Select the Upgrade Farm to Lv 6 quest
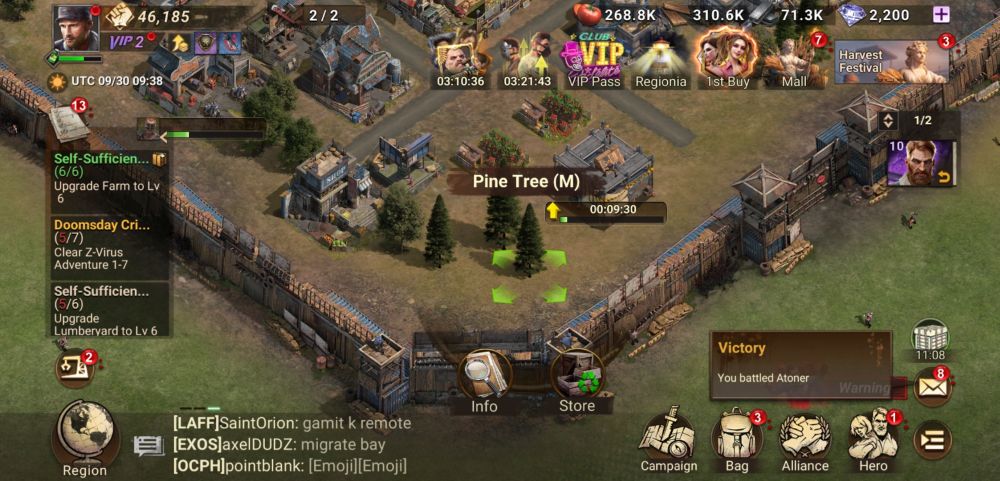Screen dimensions: 1000x481 point(109,178)
